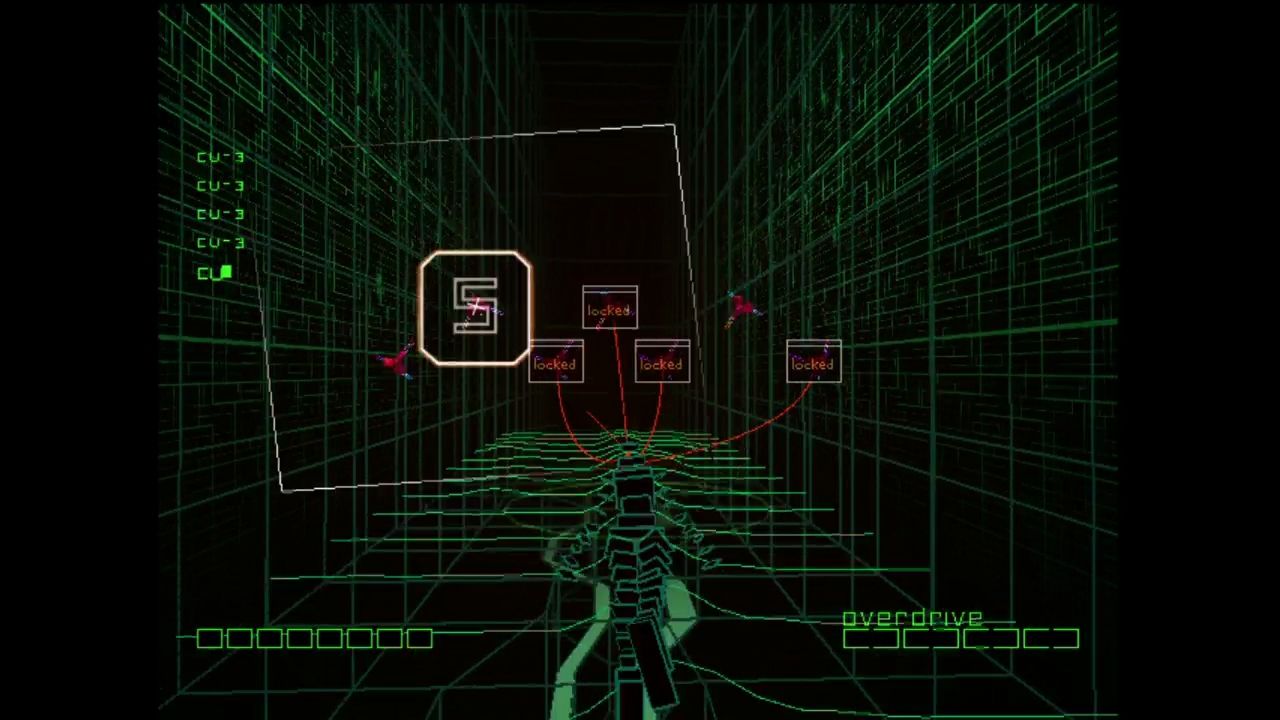
Task: Click the octagonal lock-on reticle showing 5
Action: pos(475,307)
